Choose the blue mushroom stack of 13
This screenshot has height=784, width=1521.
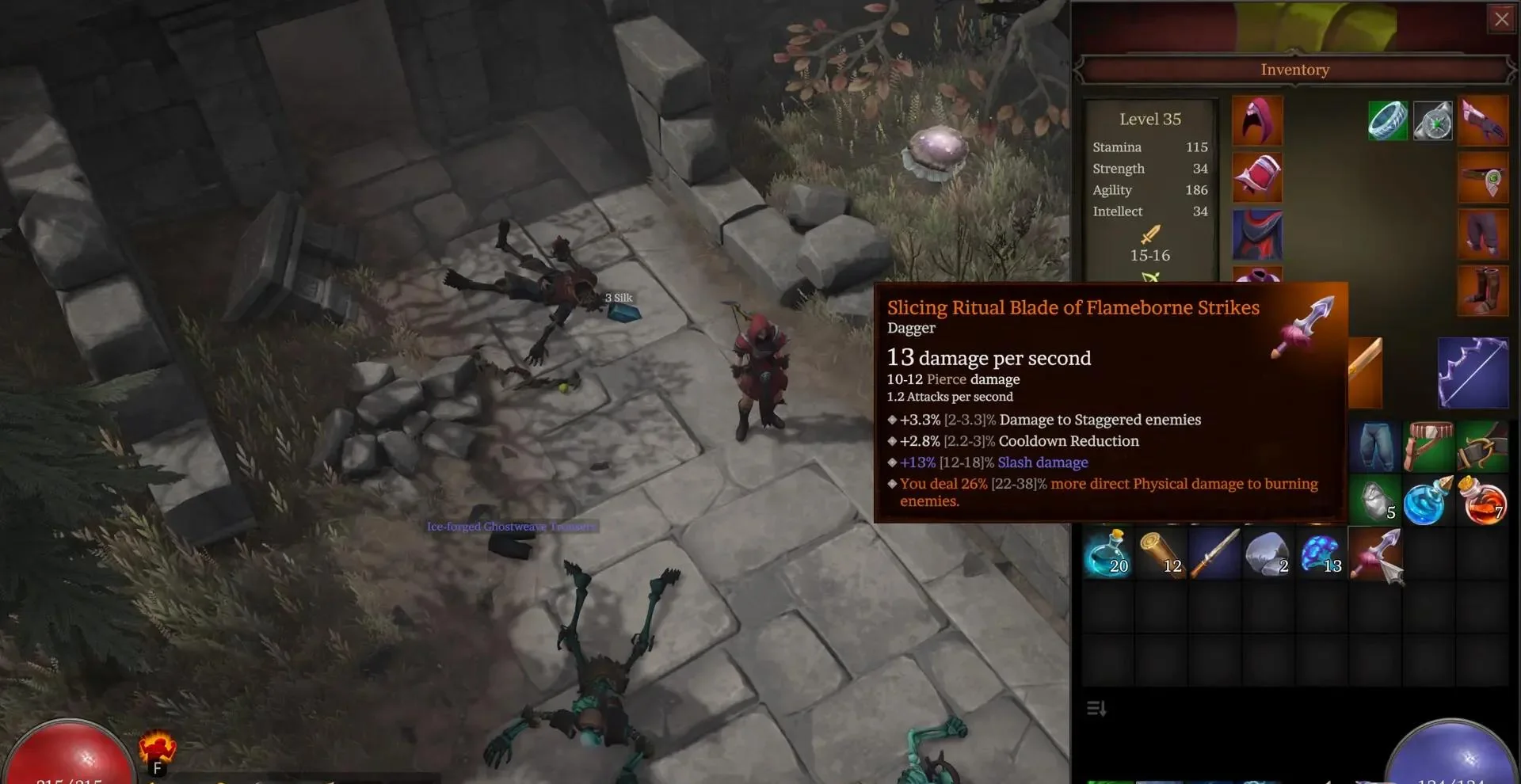[1321, 553]
